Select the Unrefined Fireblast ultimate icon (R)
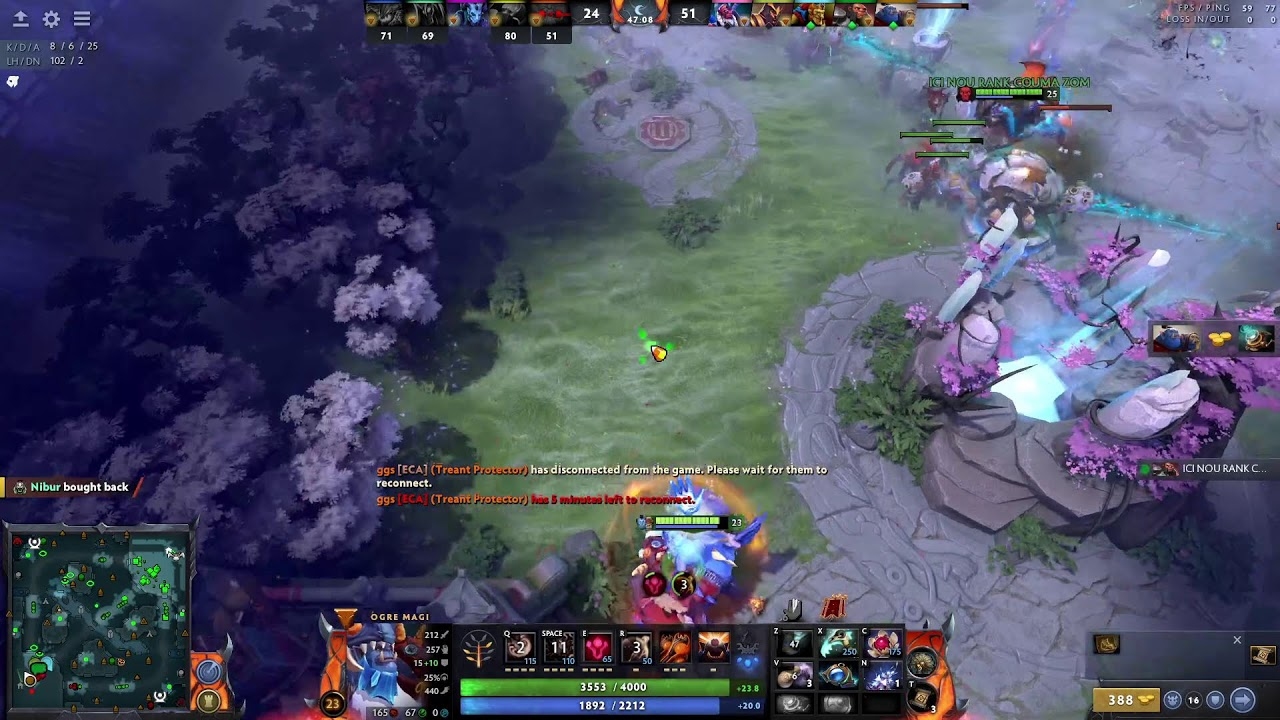The image size is (1280, 720). [636, 649]
